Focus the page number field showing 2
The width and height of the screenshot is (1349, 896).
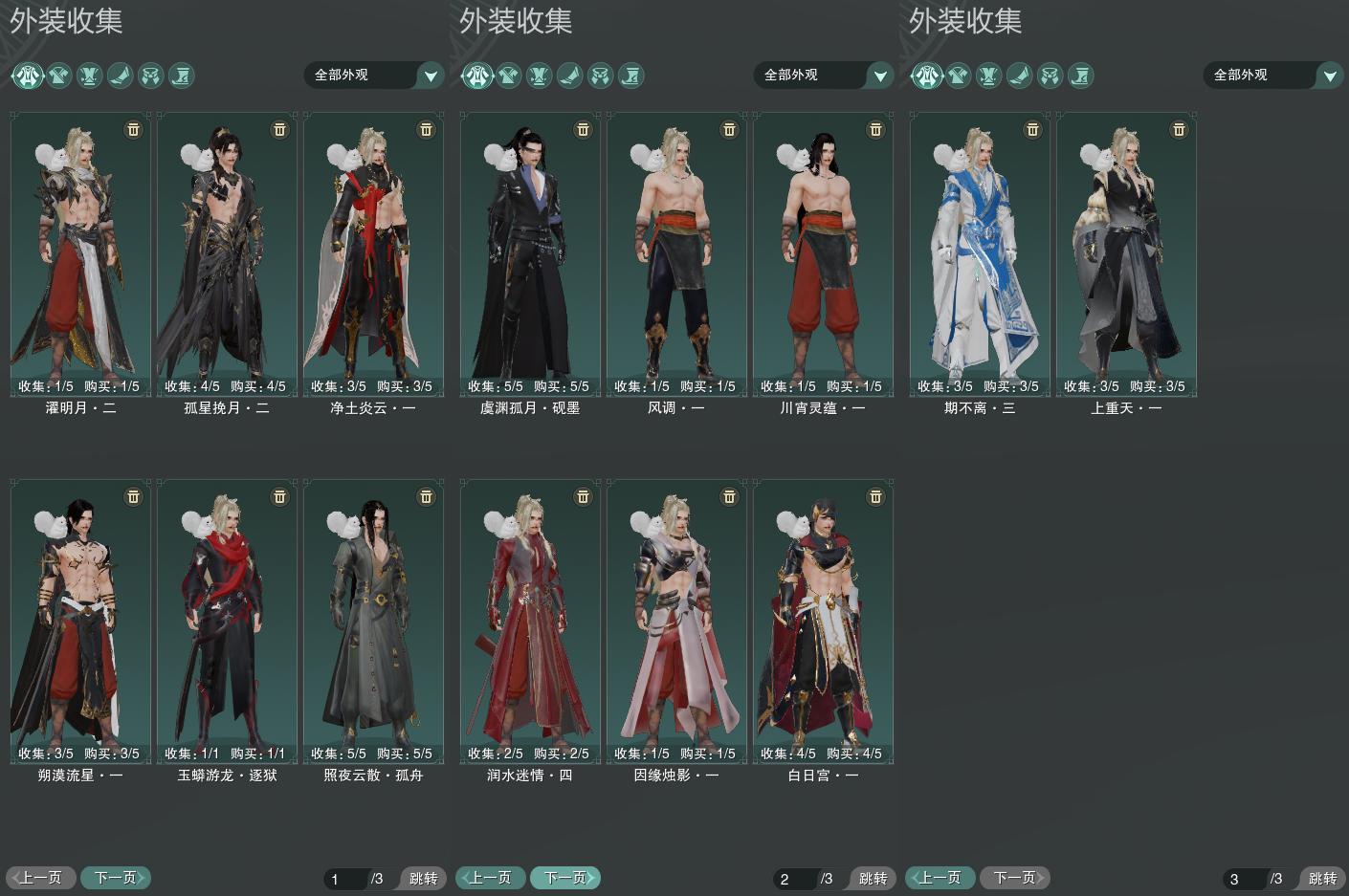(x=794, y=879)
